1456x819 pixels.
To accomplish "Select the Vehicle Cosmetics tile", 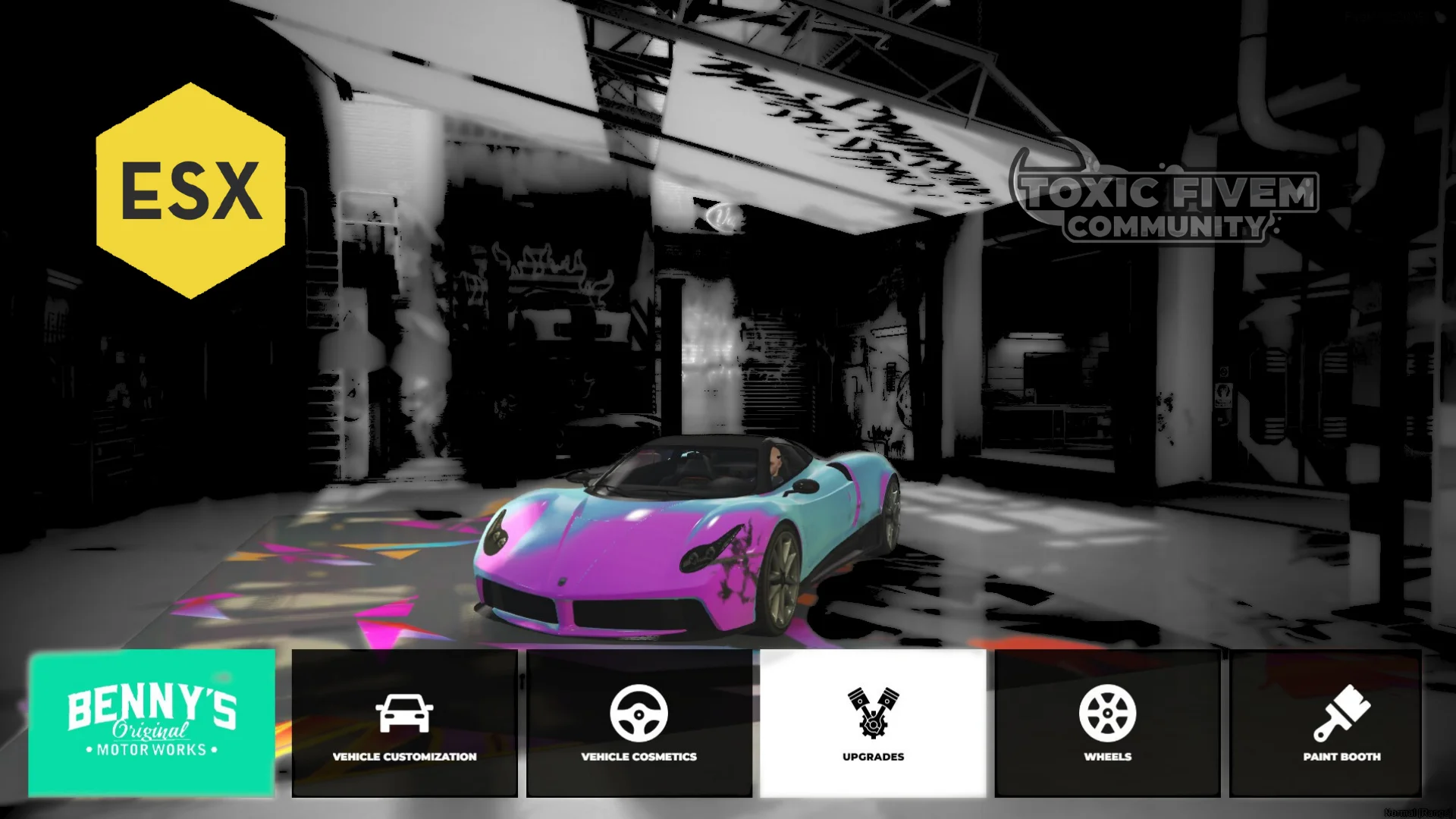I will click(639, 723).
